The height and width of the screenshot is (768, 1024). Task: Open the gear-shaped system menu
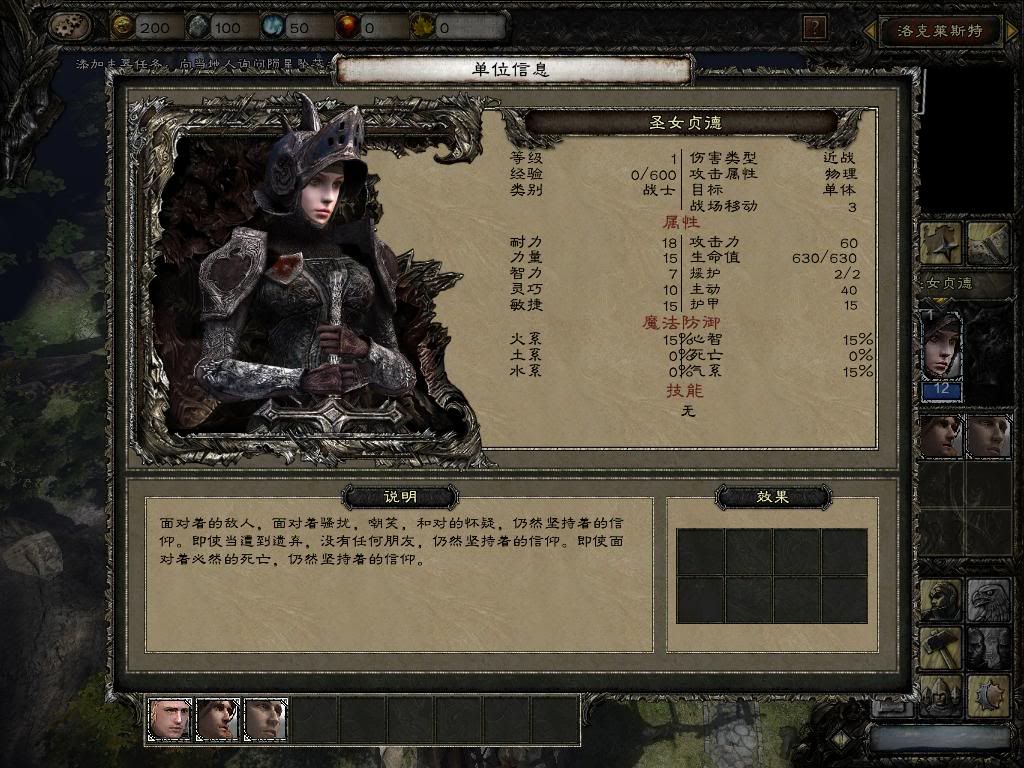coord(69,26)
